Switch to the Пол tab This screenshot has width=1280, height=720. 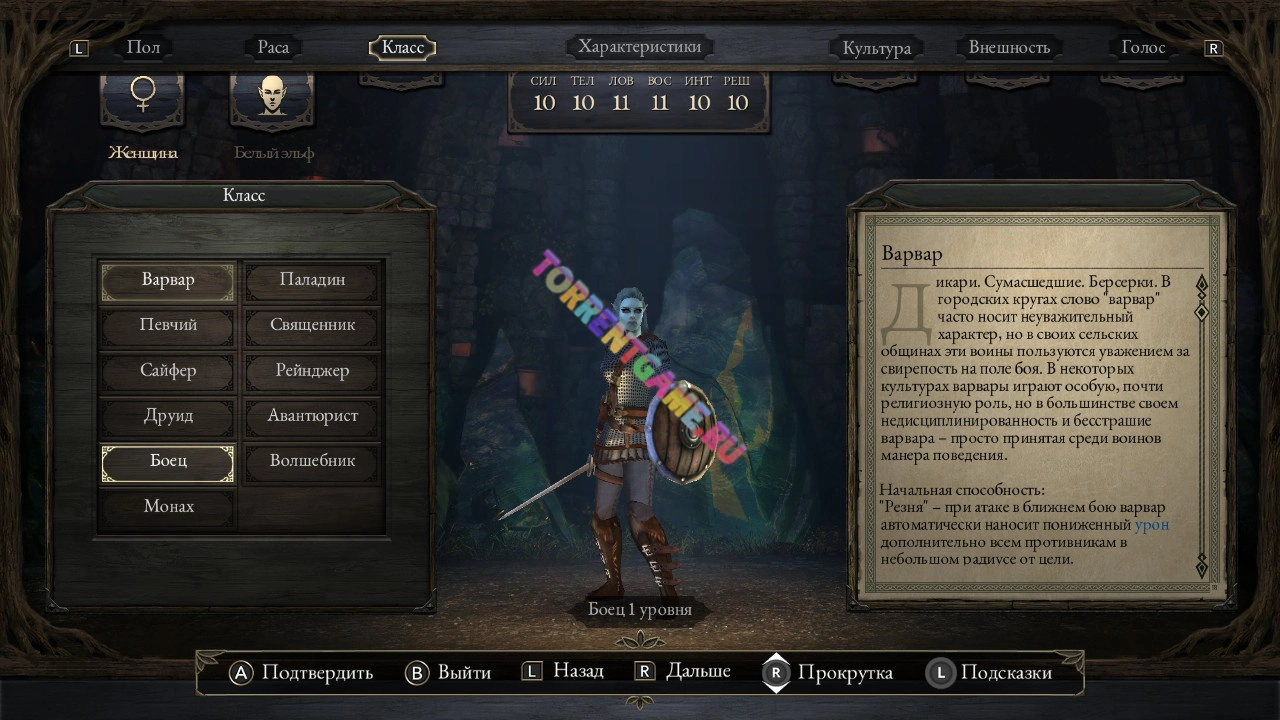coord(143,47)
